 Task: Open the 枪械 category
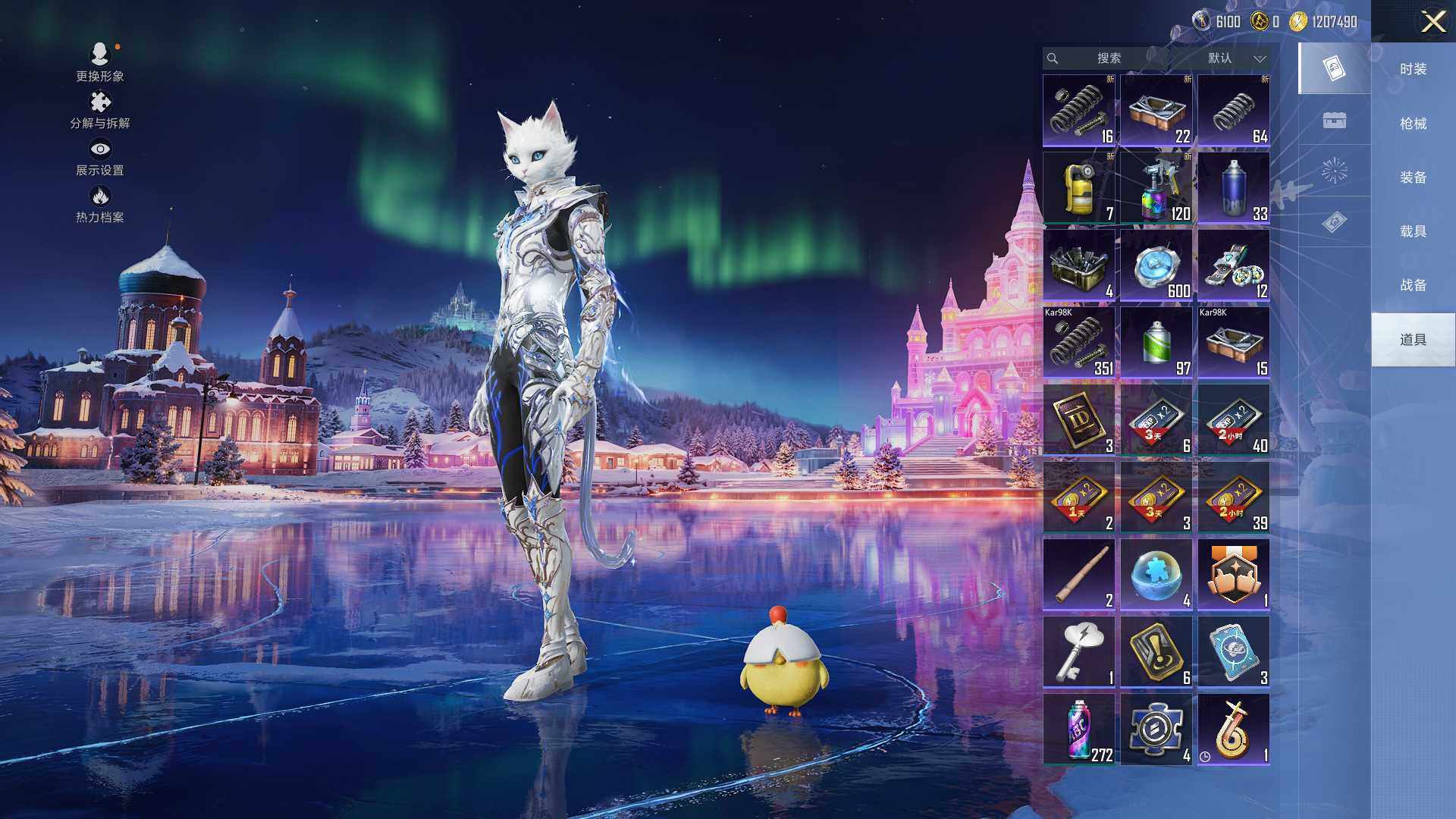(x=1413, y=124)
